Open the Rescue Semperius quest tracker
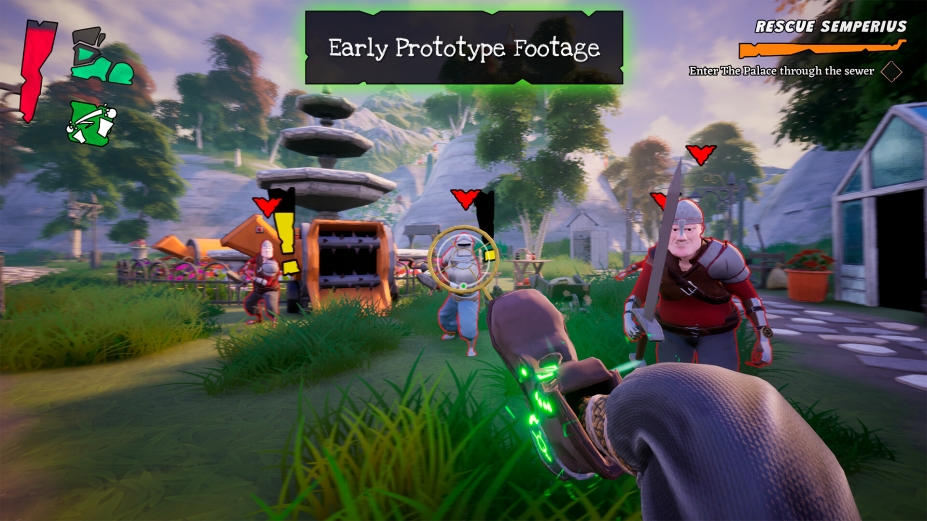The height and width of the screenshot is (521, 927). [830, 27]
